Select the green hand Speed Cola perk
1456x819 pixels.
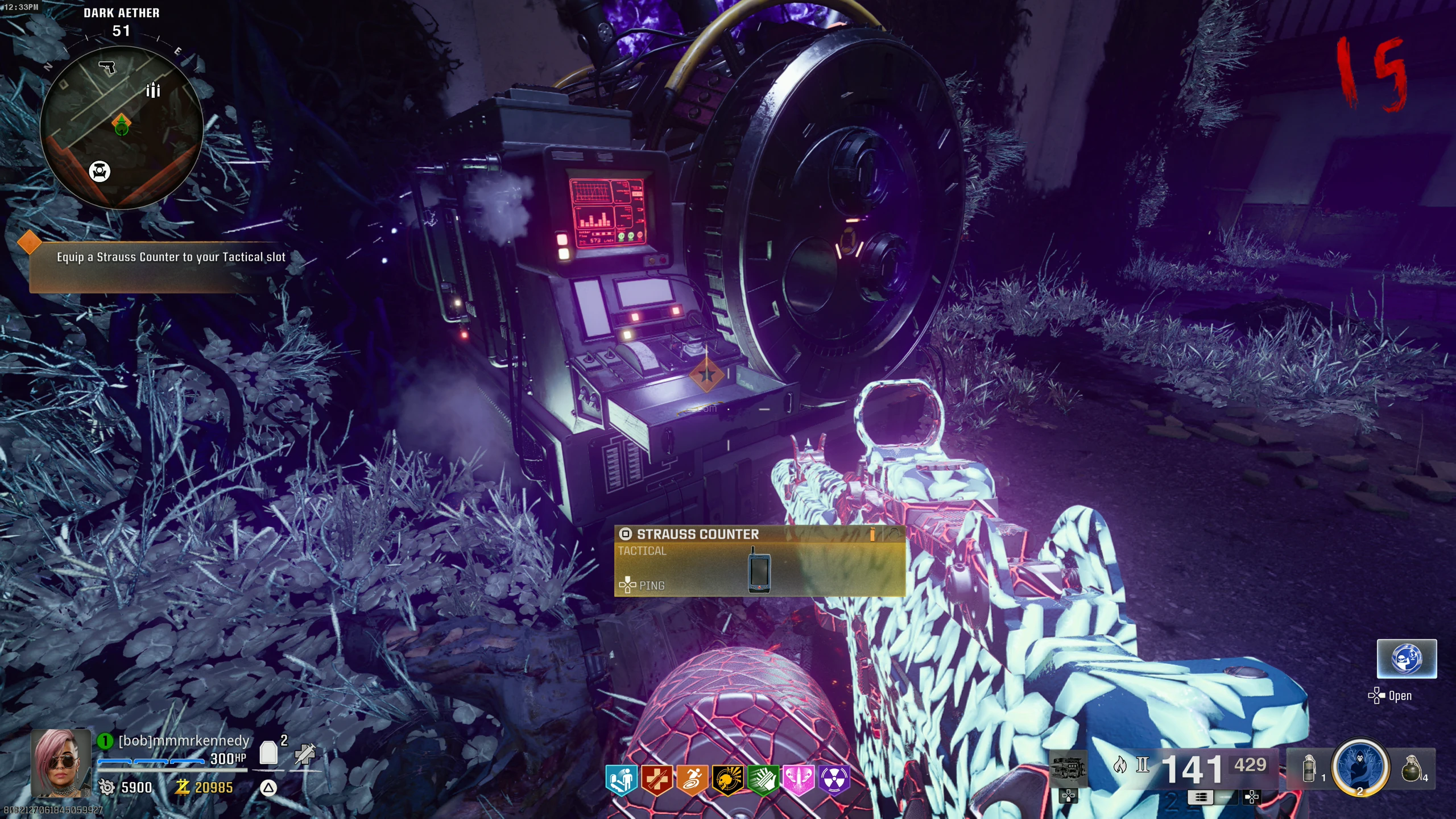763,779
